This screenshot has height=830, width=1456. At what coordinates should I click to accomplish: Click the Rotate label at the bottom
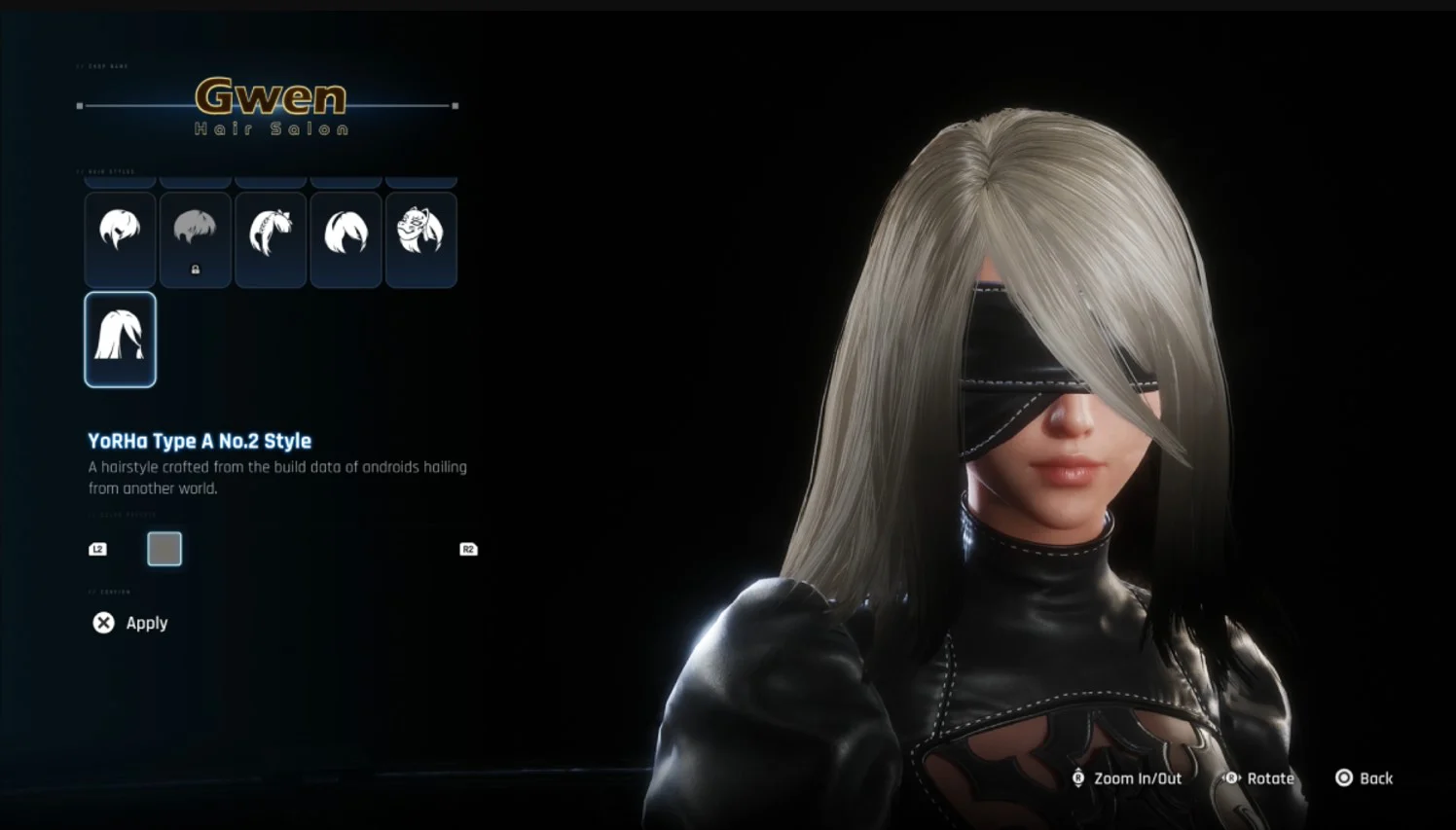point(1268,778)
